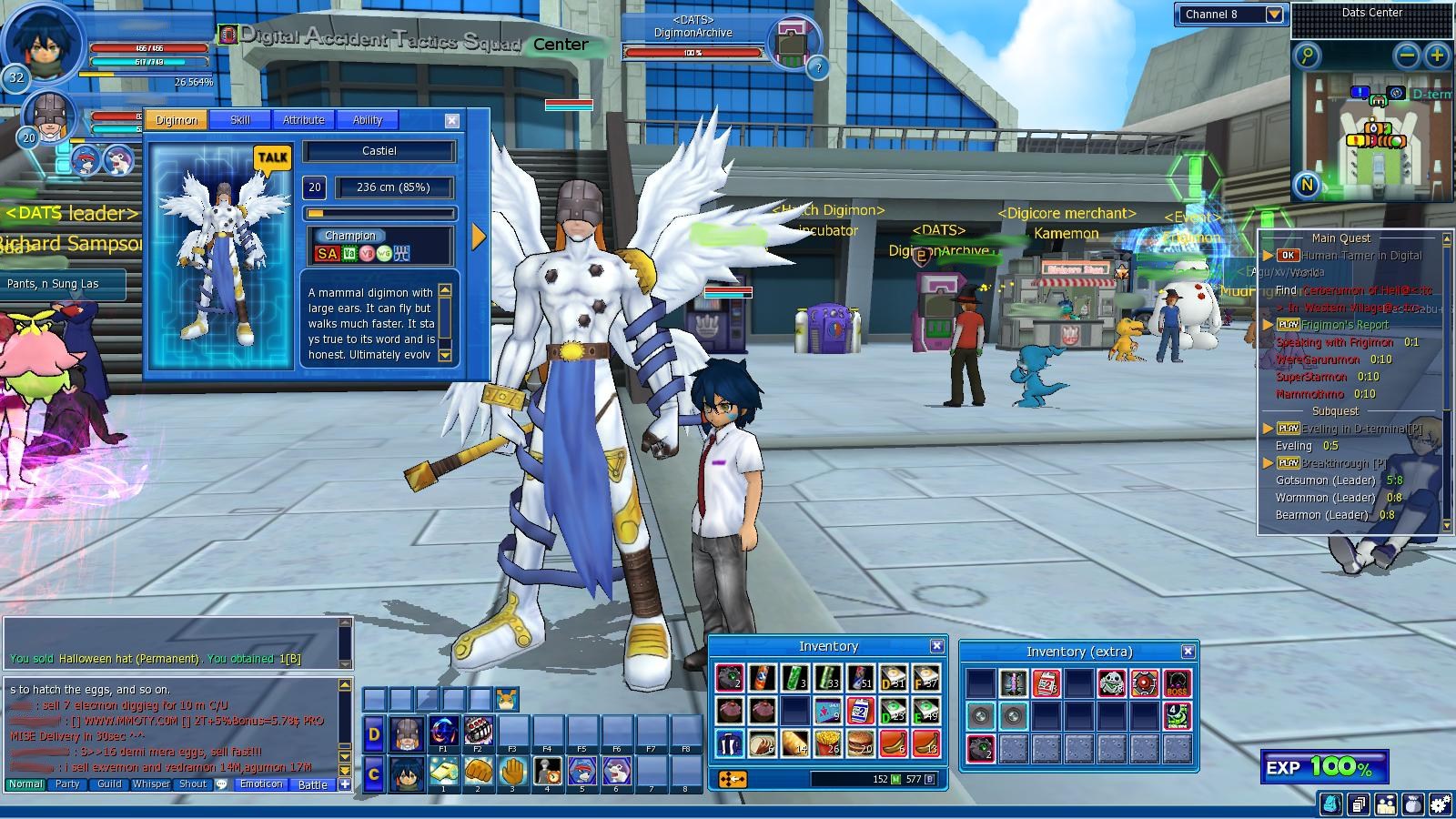The image size is (1456, 819).
Task: Click PLAY toggle next to Frigimon's Report quest
Action: [1287, 325]
